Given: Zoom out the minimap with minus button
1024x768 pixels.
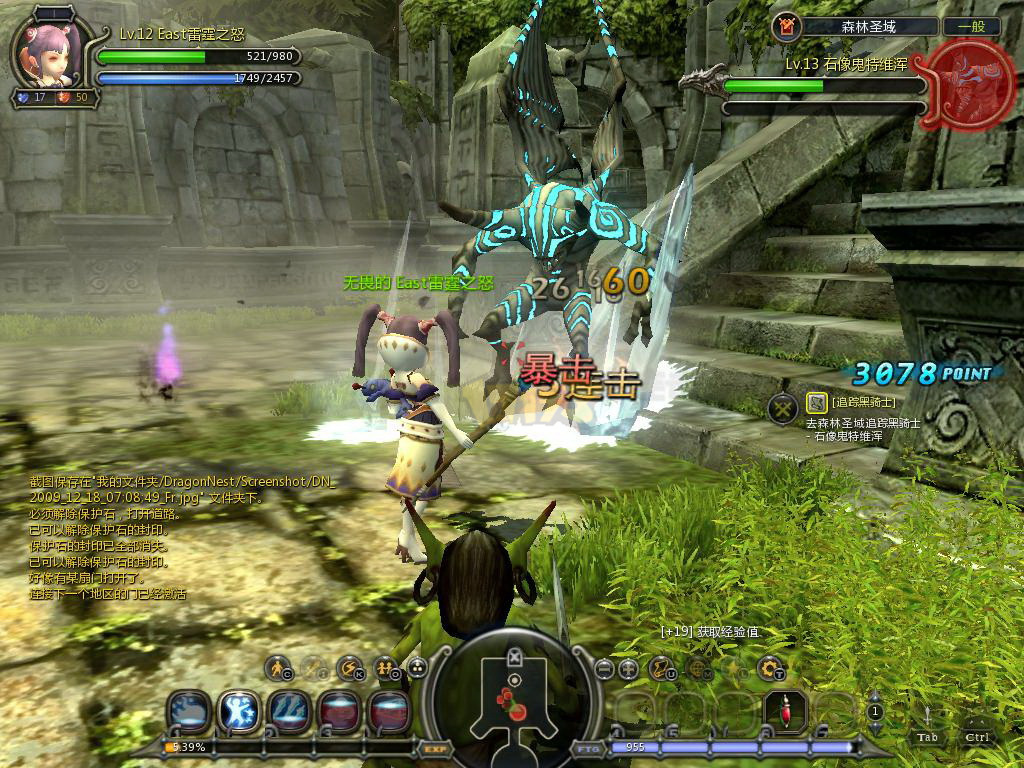Looking at the screenshot, I should point(603,668).
